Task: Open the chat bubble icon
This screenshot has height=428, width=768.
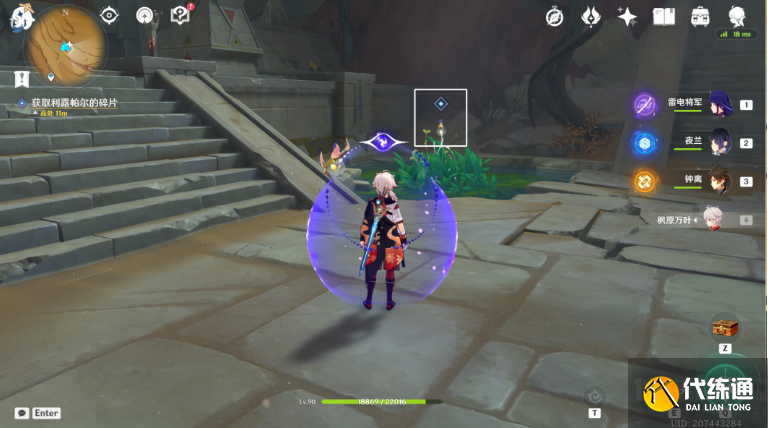Action: click(21, 413)
